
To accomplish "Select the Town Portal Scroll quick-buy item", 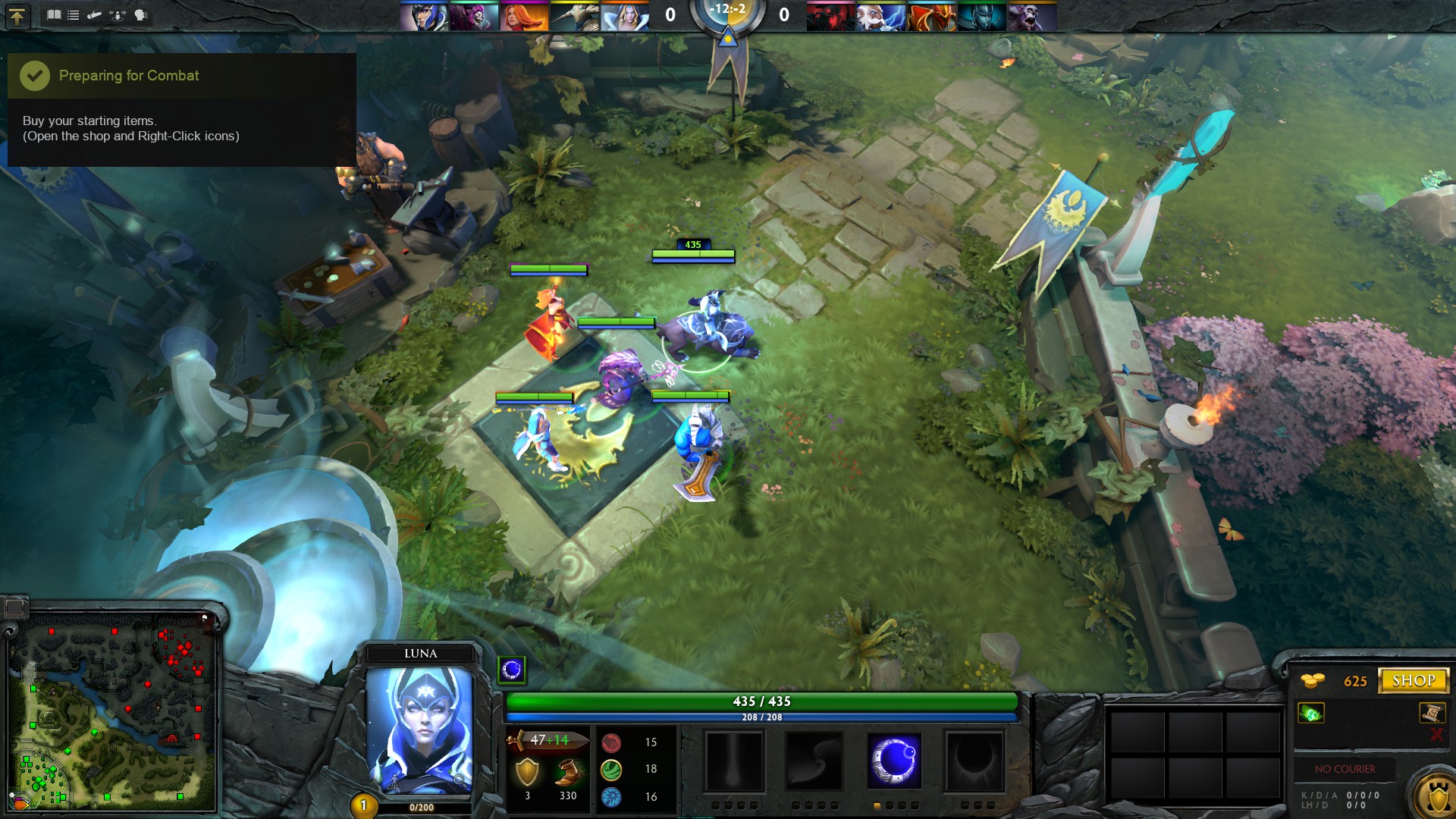I will 1432,712.
